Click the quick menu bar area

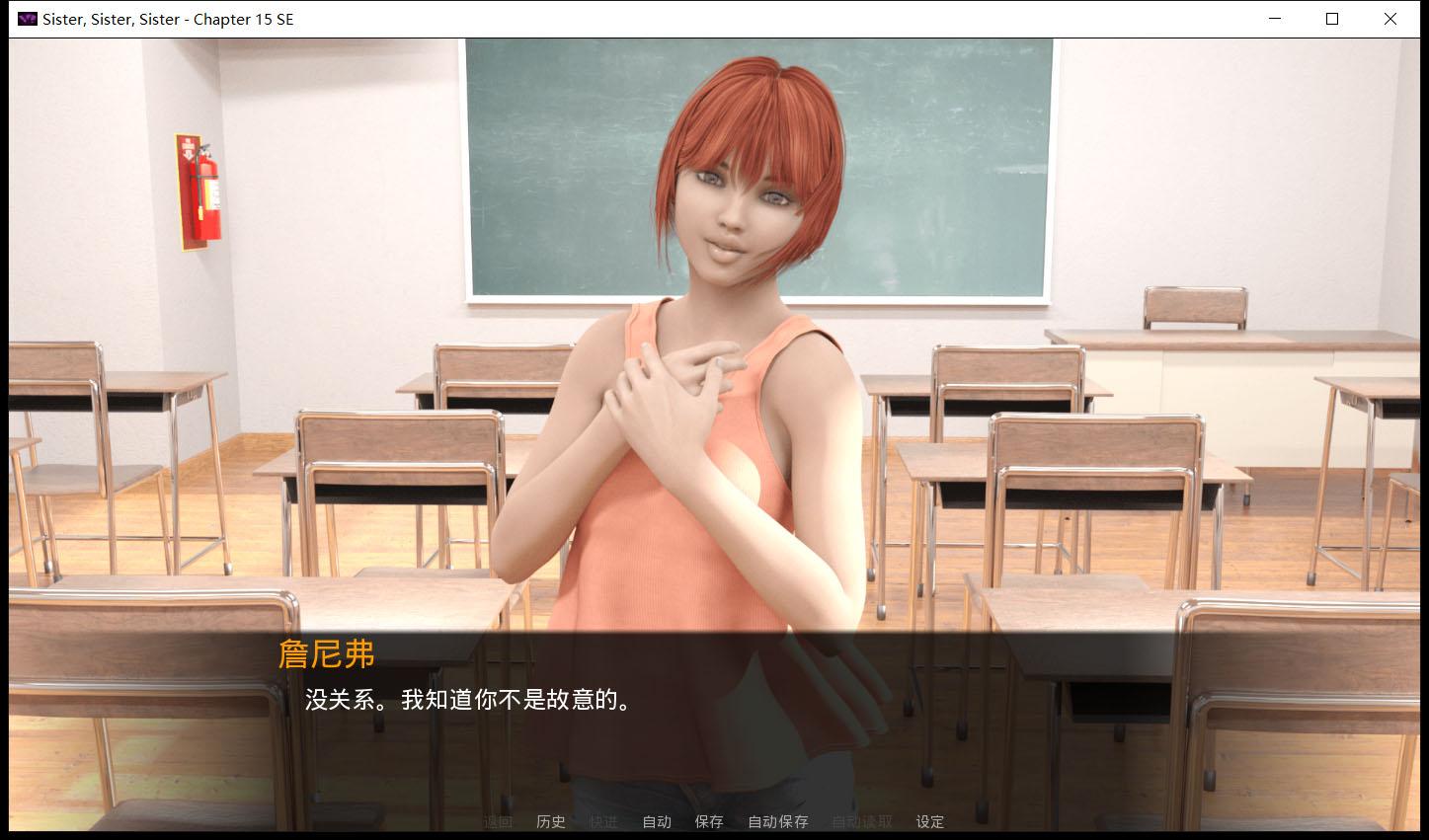click(711, 821)
